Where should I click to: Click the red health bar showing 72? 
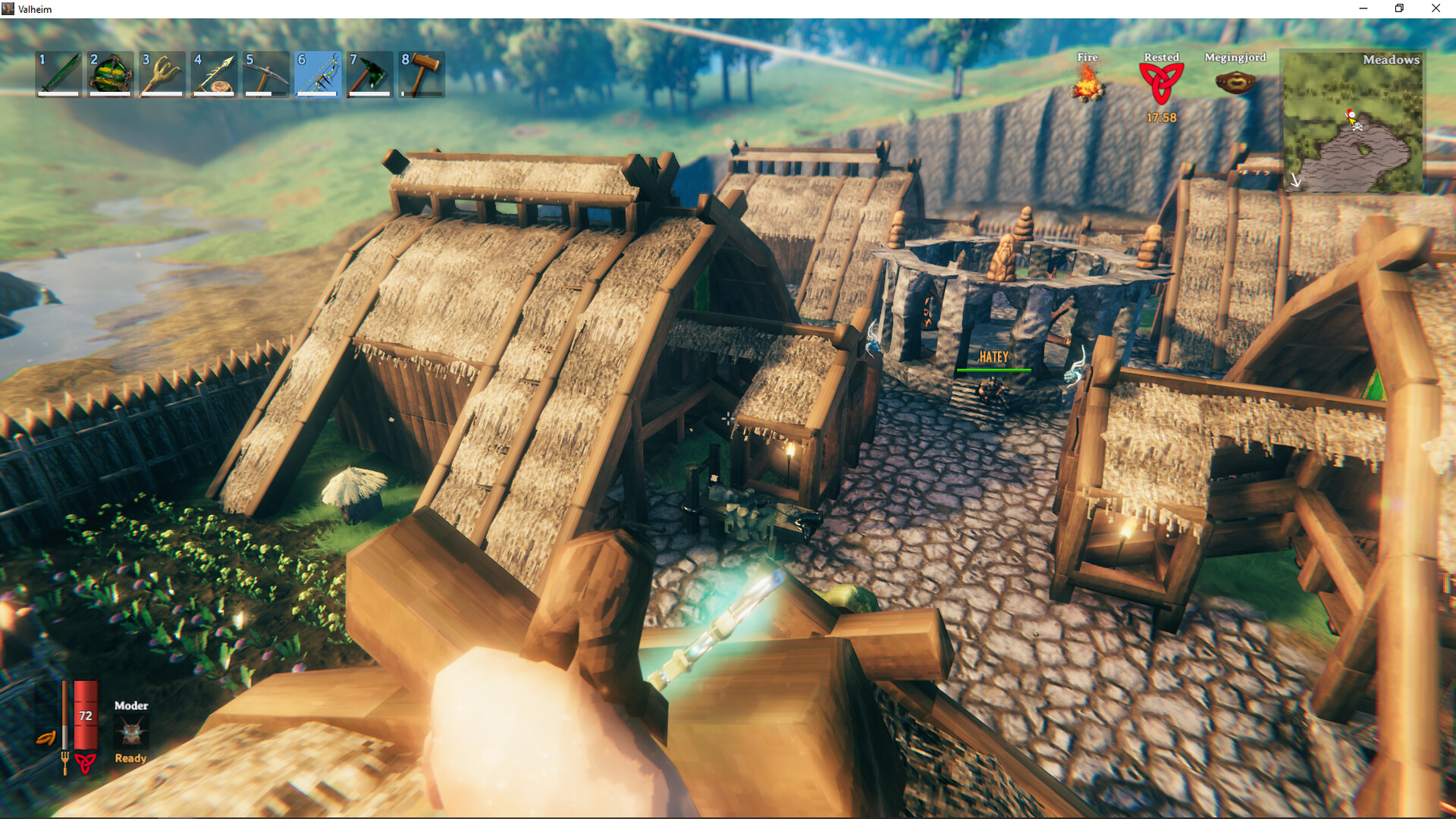86,715
